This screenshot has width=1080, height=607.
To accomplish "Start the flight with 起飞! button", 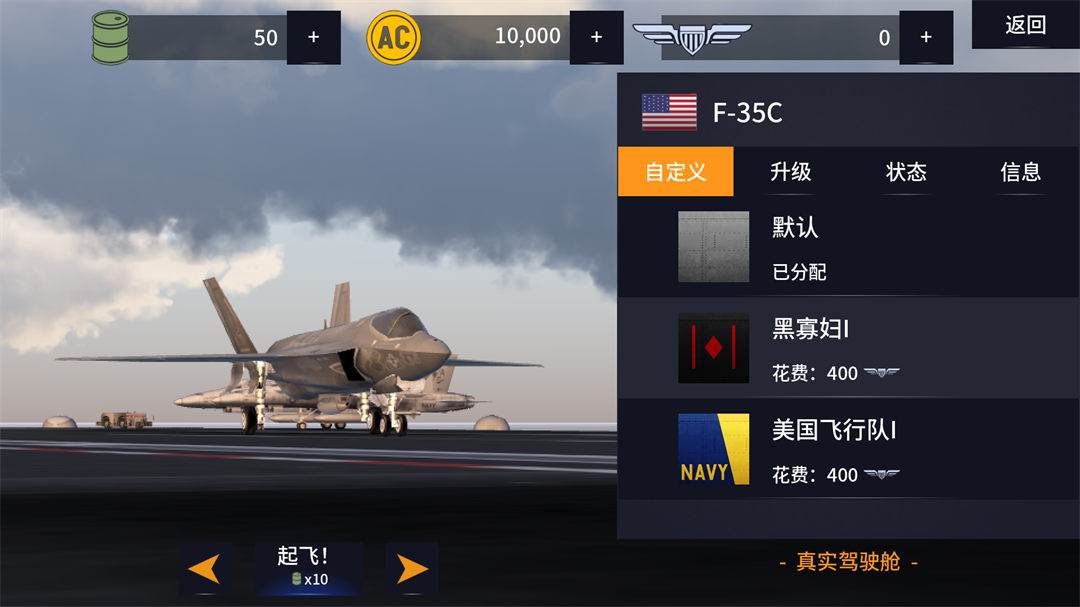I will 308,568.
